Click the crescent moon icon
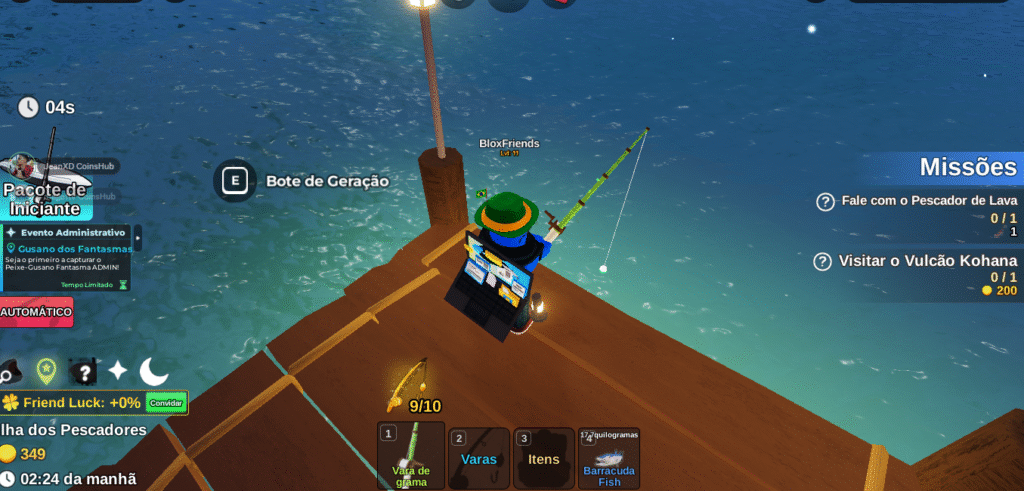 click(154, 371)
